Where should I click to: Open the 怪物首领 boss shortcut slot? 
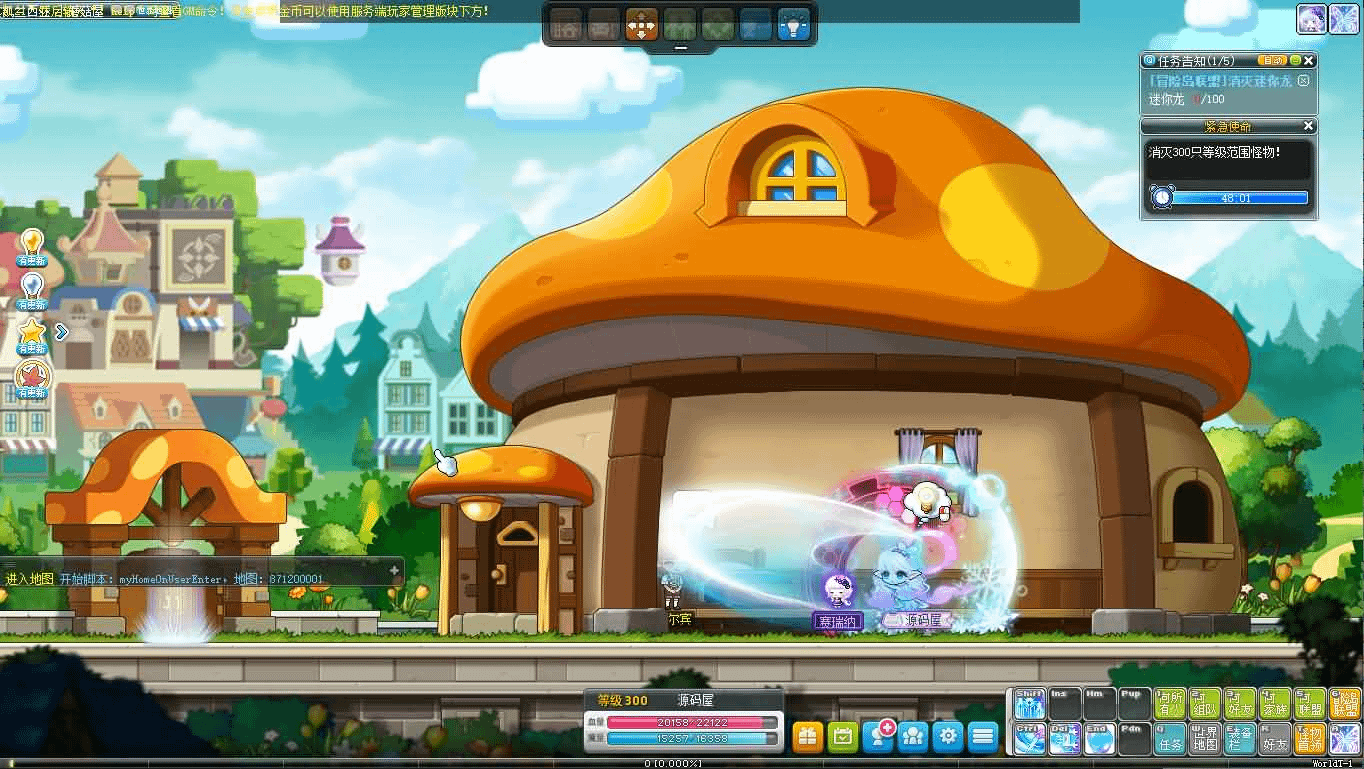tap(1309, 739)
